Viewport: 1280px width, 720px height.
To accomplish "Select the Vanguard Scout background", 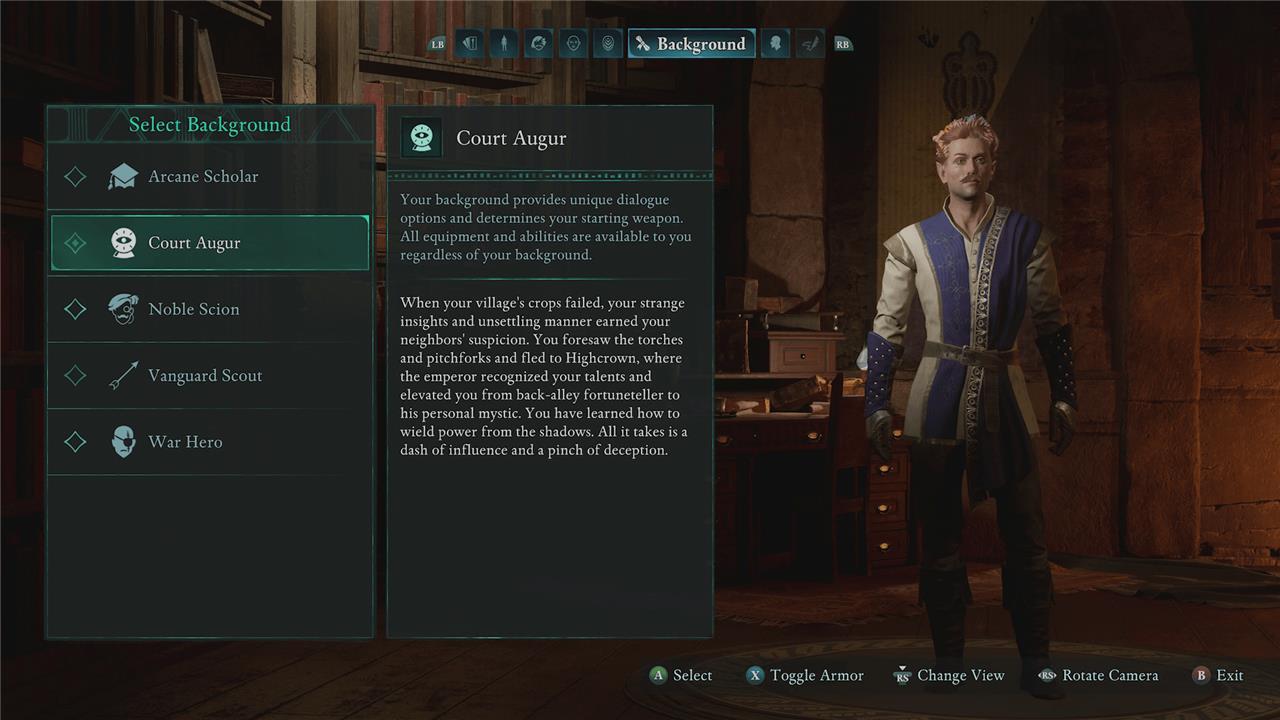I will (x=205, y=376).
